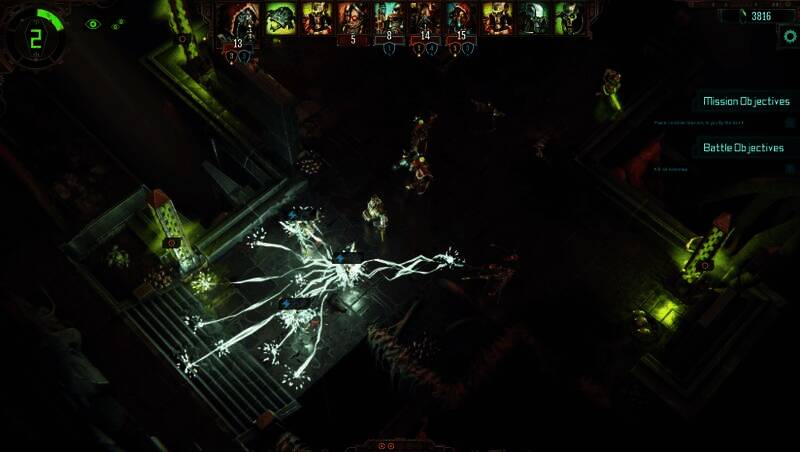Select the turn-order portrait showing 14
This screenshot has width=800, height=452.
click(424, 20)
